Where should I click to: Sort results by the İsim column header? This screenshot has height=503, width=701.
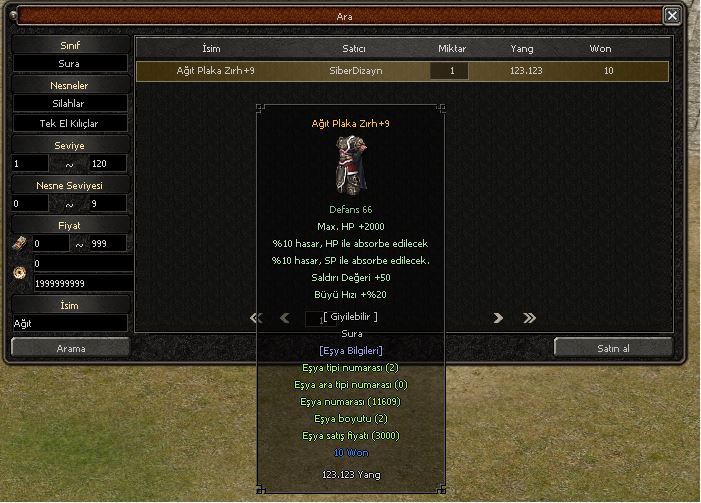(211, 48)
